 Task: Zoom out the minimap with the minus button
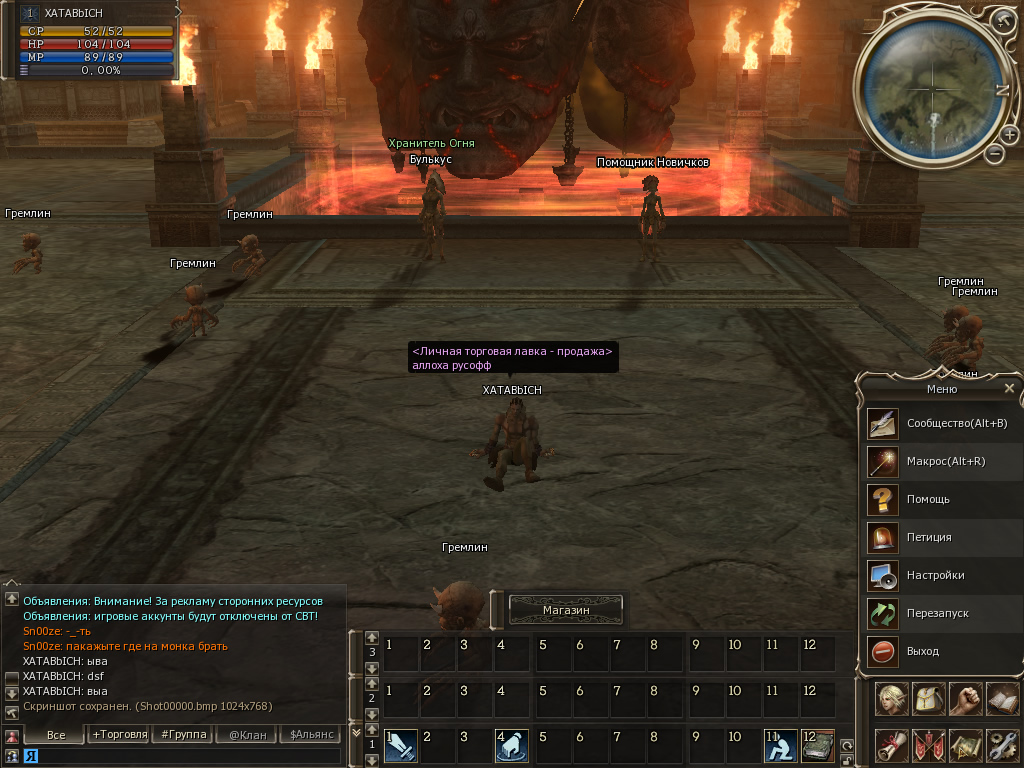tap(994, 154)
